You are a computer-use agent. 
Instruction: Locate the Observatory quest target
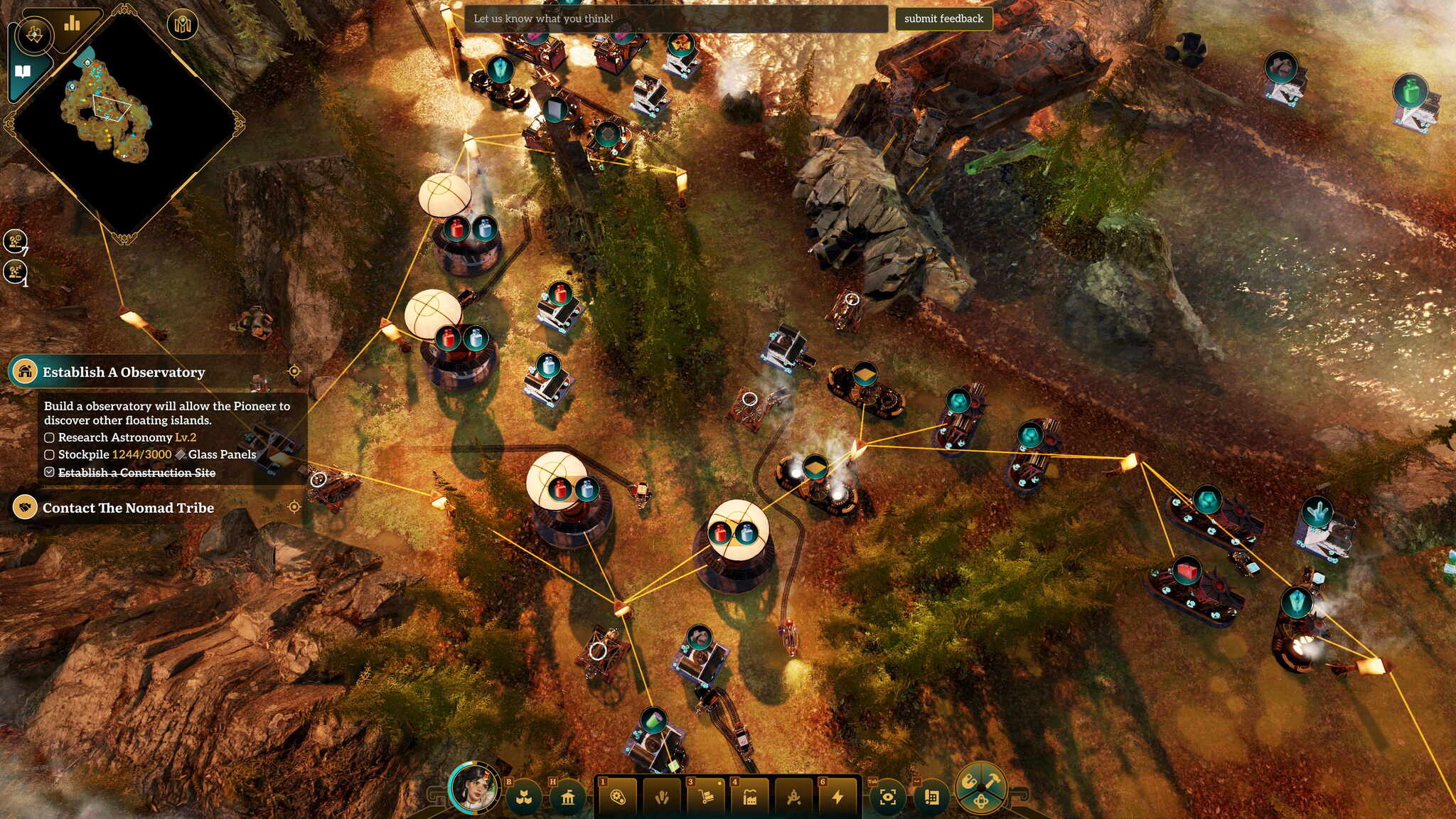[294, 371]
